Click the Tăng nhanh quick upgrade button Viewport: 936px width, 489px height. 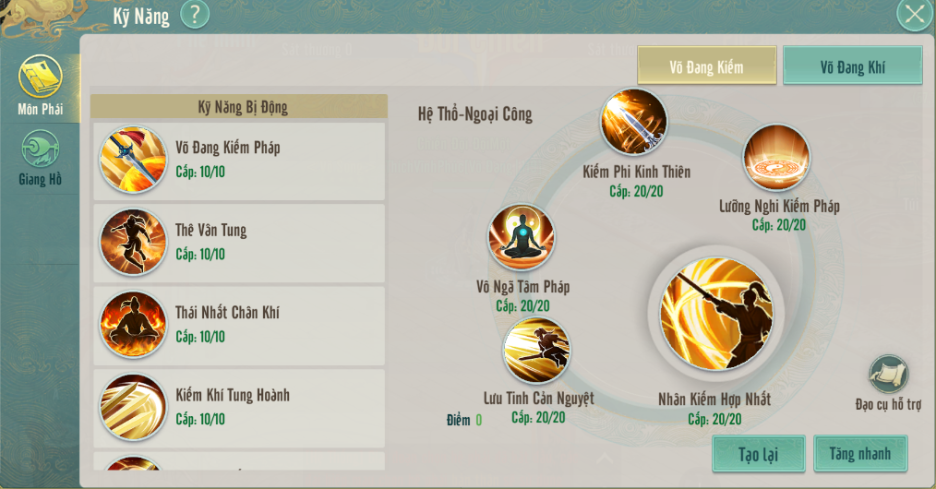click(x=860, y=454)
